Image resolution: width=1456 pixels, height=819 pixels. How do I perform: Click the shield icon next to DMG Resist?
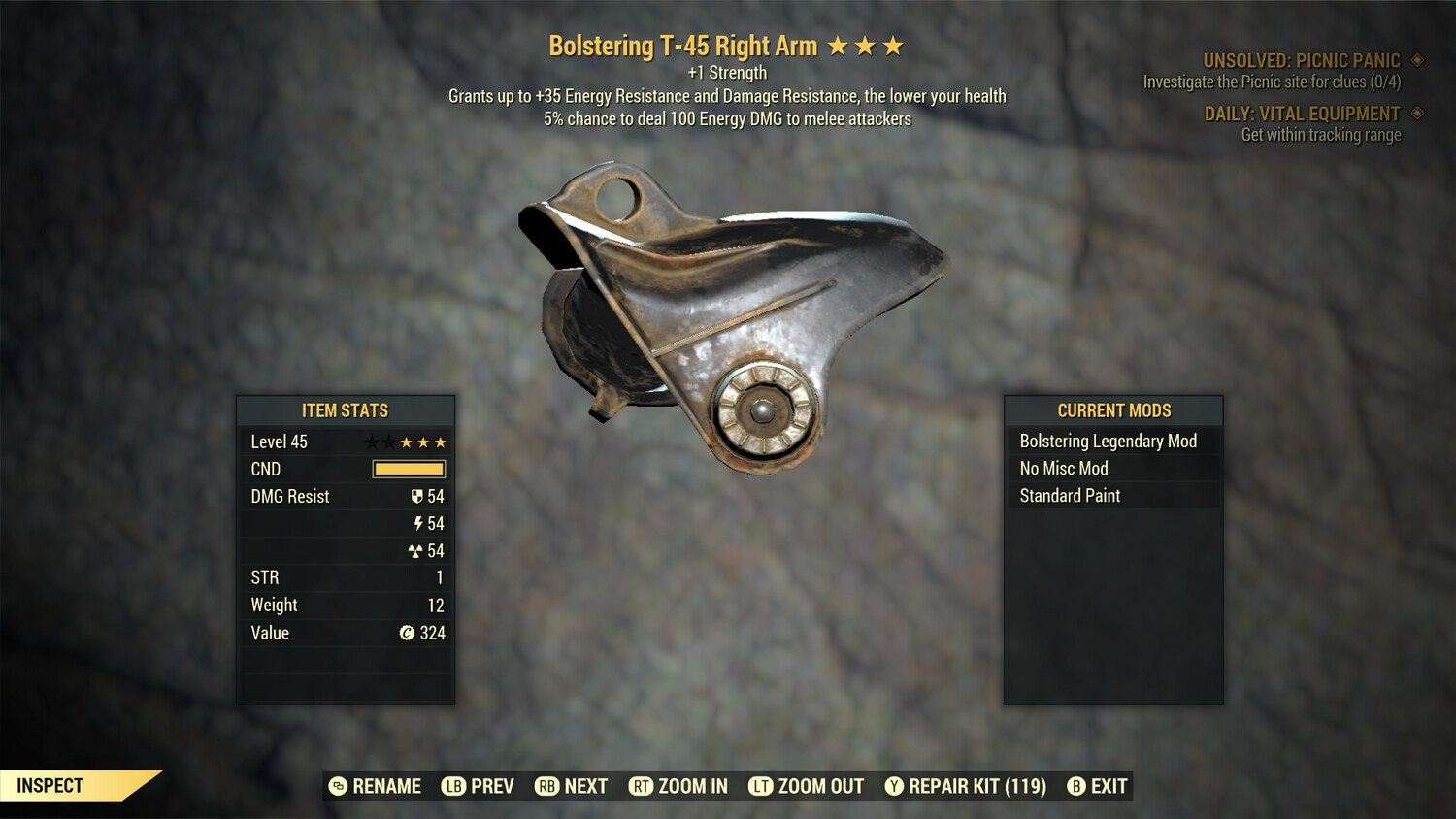[417, 496]
